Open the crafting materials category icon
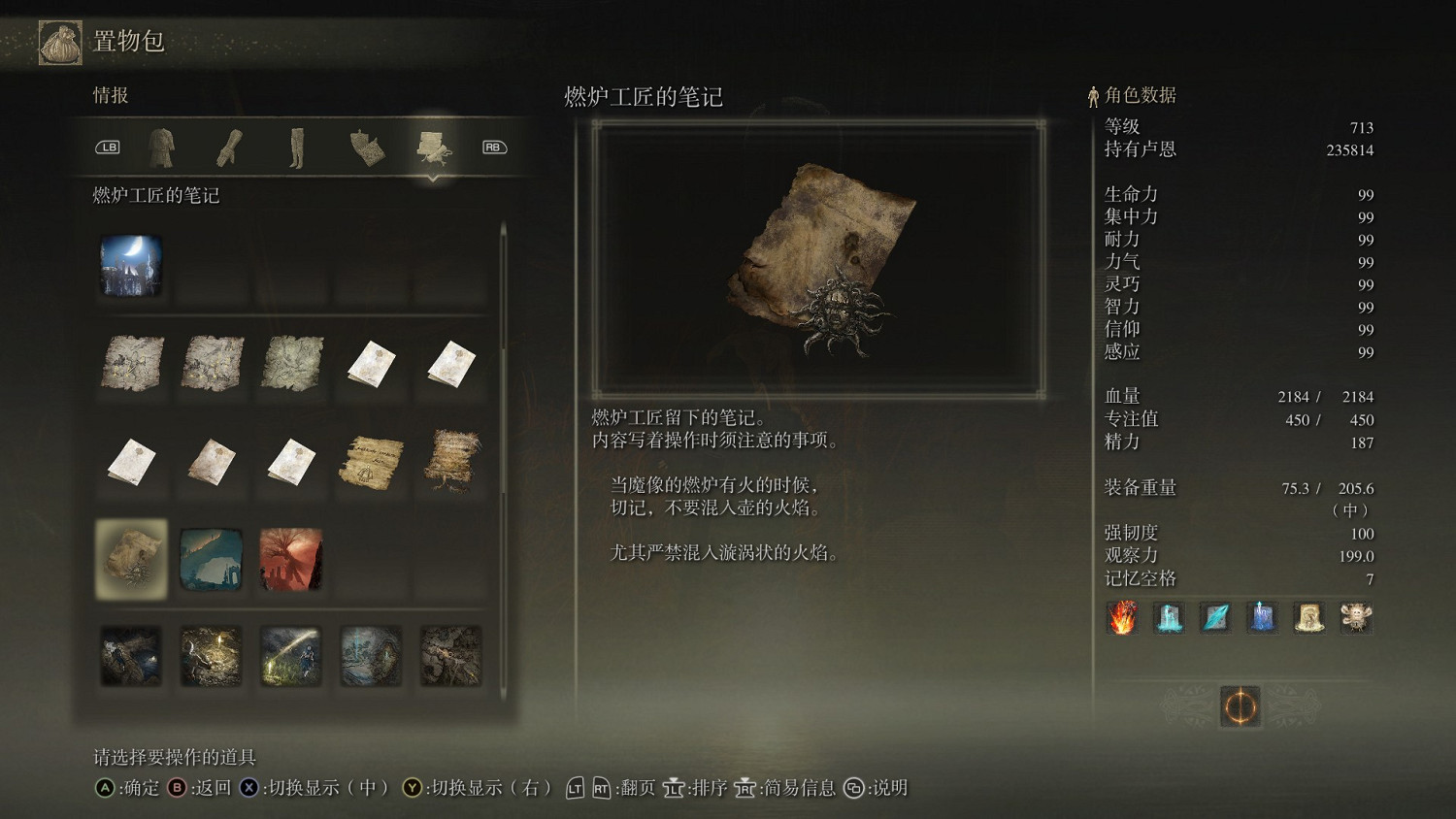This screenshot has width=1456, height=819. (366, 146)
